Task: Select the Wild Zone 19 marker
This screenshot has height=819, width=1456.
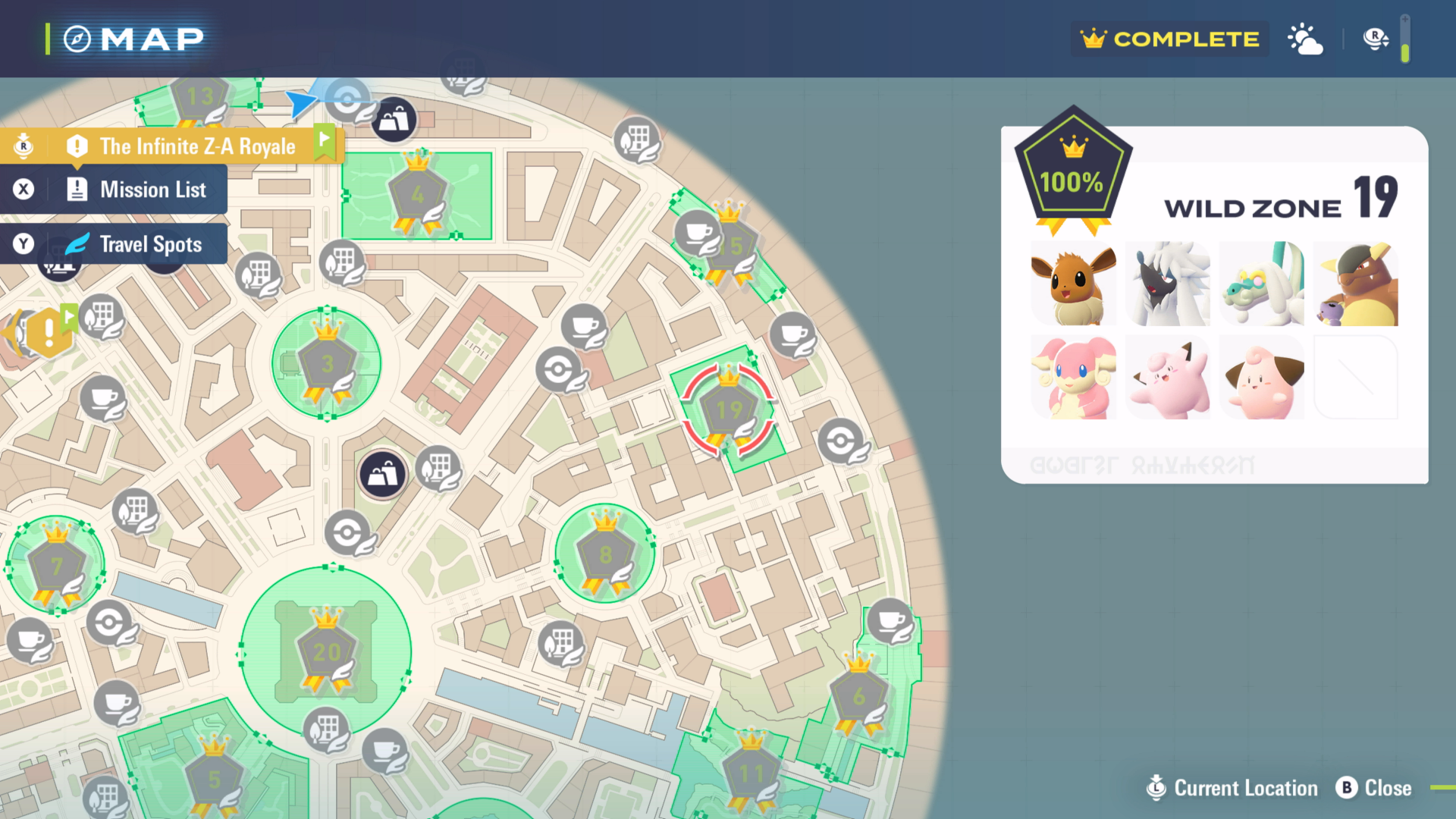Action: click(x=729, y=412)
